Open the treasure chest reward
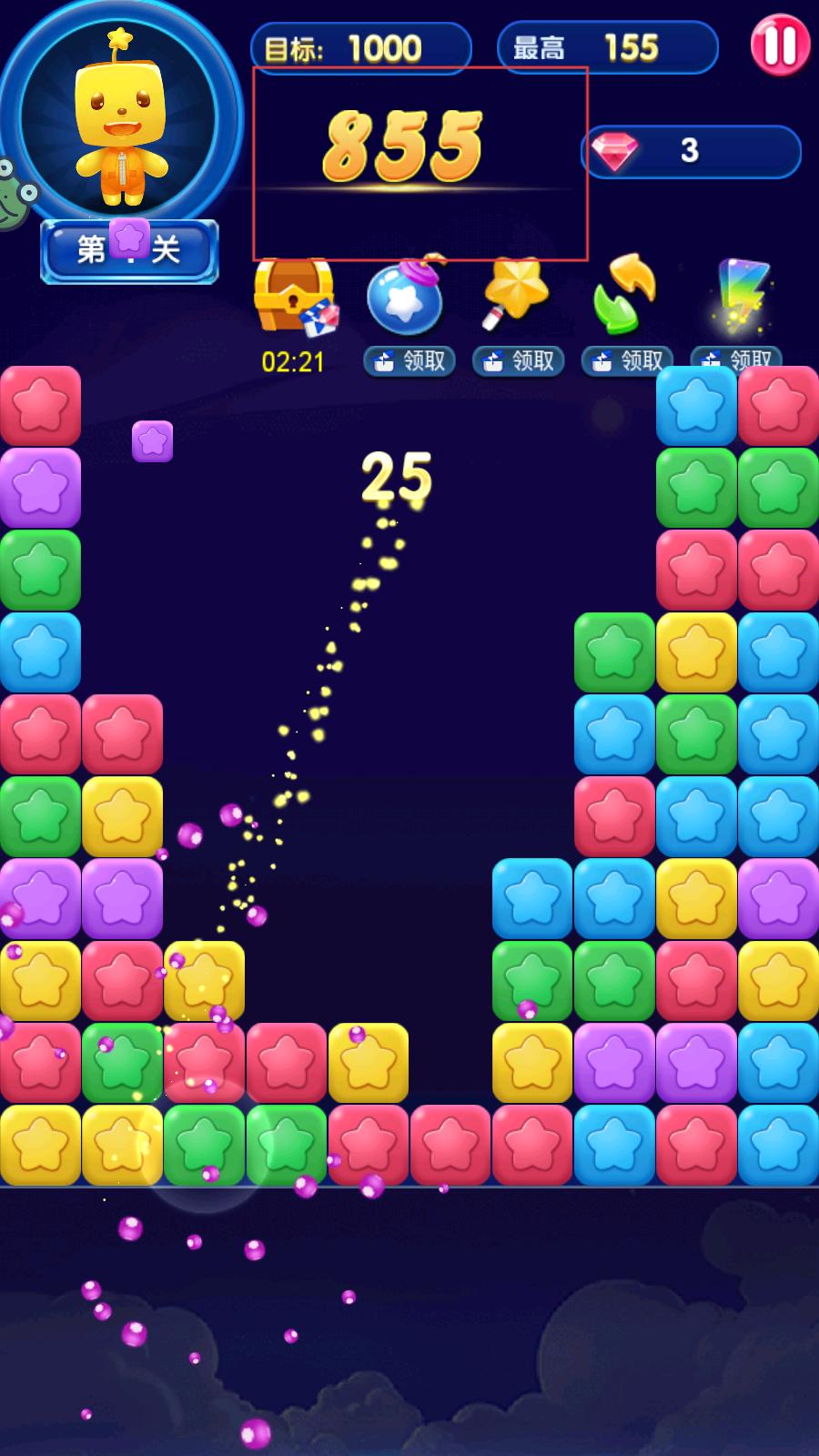This screenshot has height=1456, width=819. point(294,297)
